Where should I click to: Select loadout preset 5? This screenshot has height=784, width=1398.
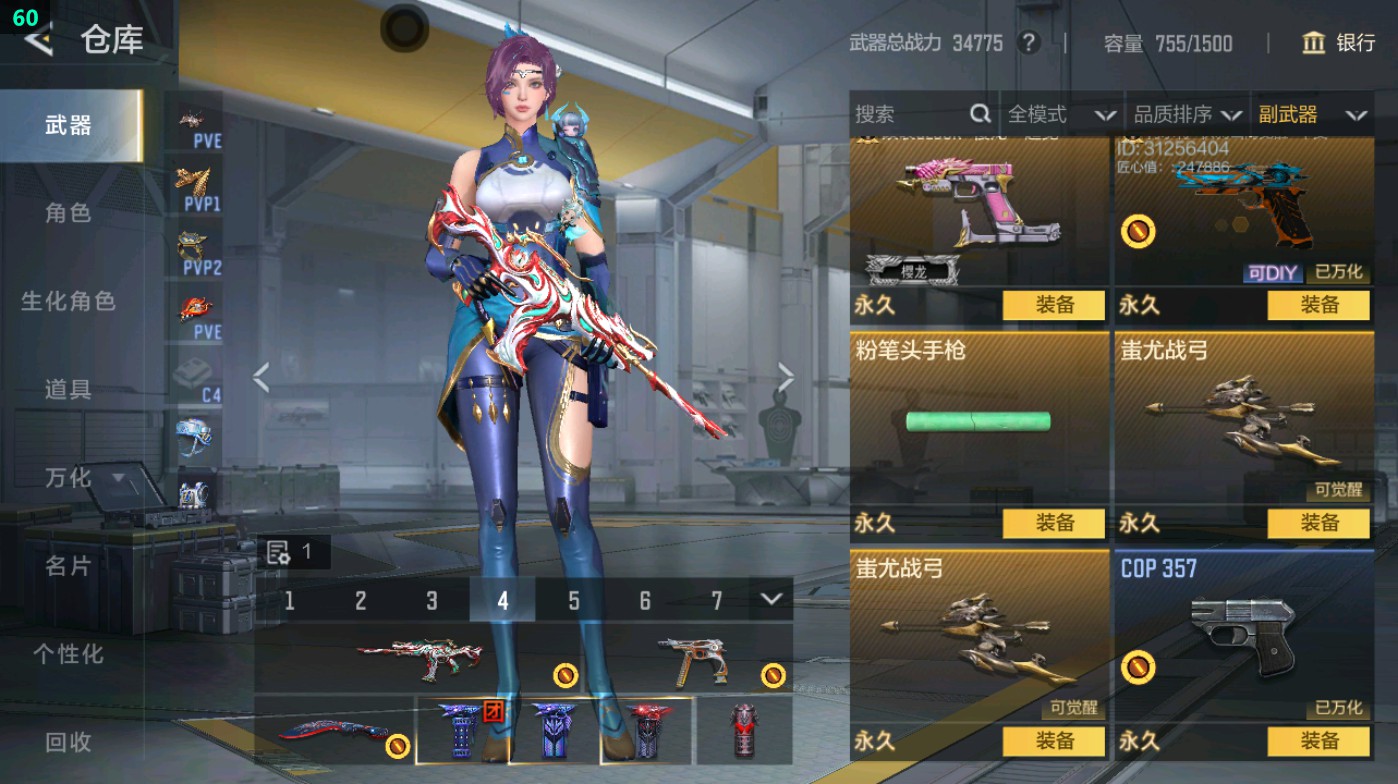(574, 601)
